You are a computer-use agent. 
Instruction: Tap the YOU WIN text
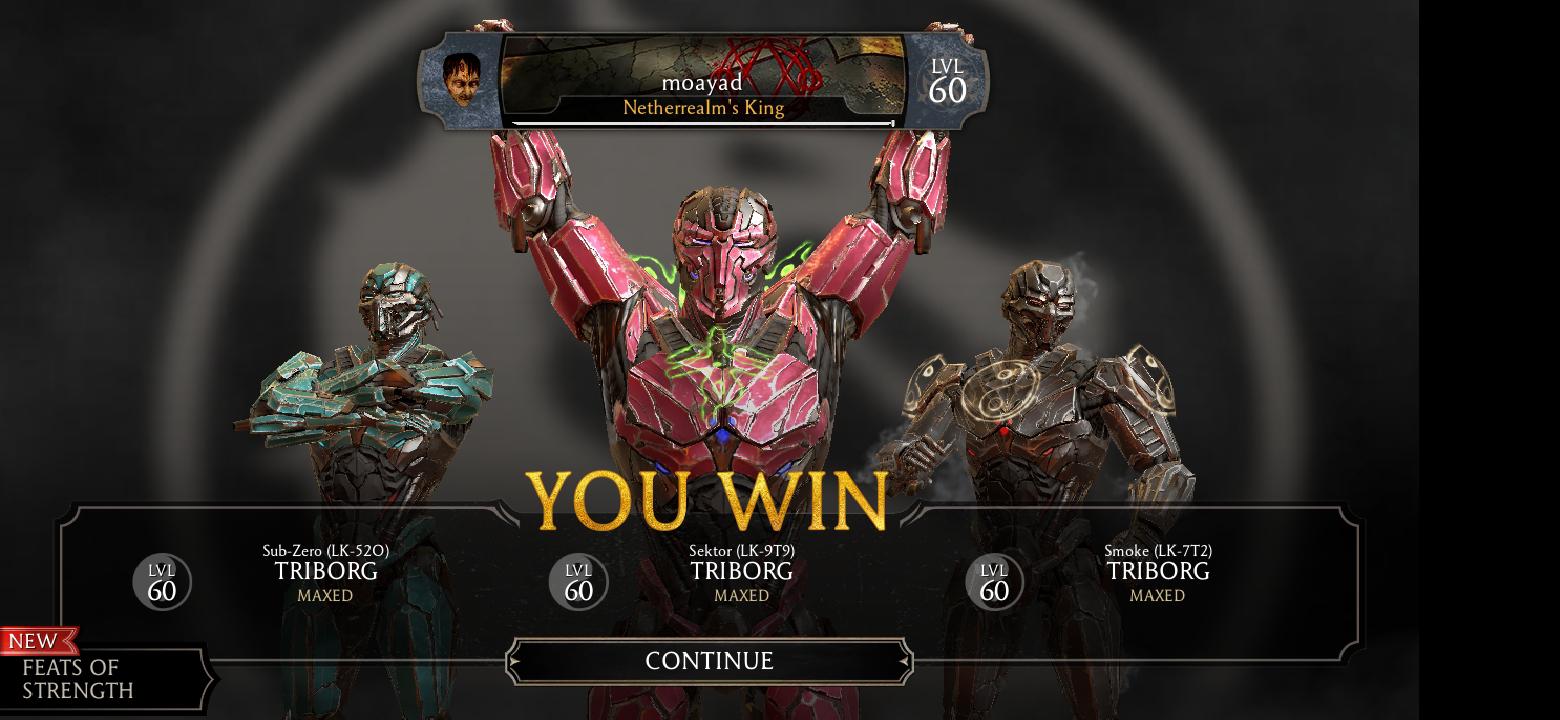coord(710,497)
